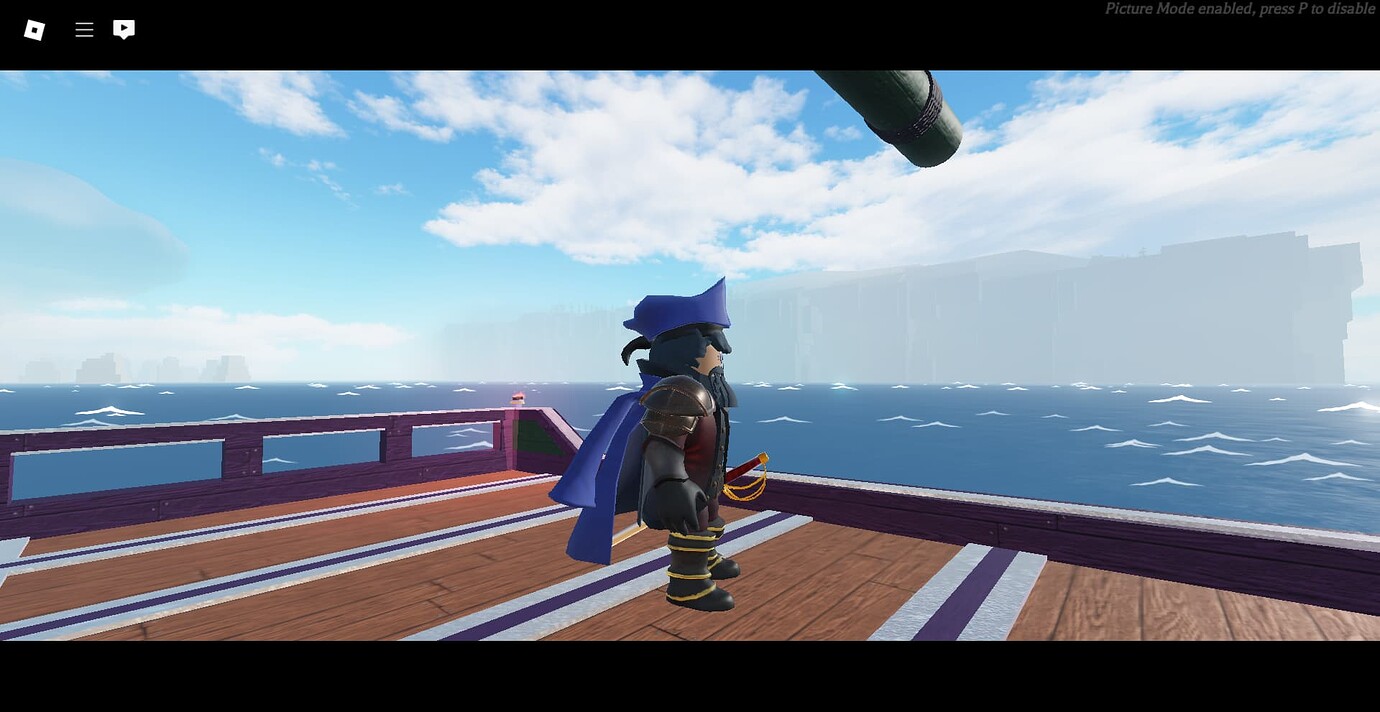This screenshot has width=1380, height=712.
Task: Open the Roblox logo menu
Action: point(34,30)
